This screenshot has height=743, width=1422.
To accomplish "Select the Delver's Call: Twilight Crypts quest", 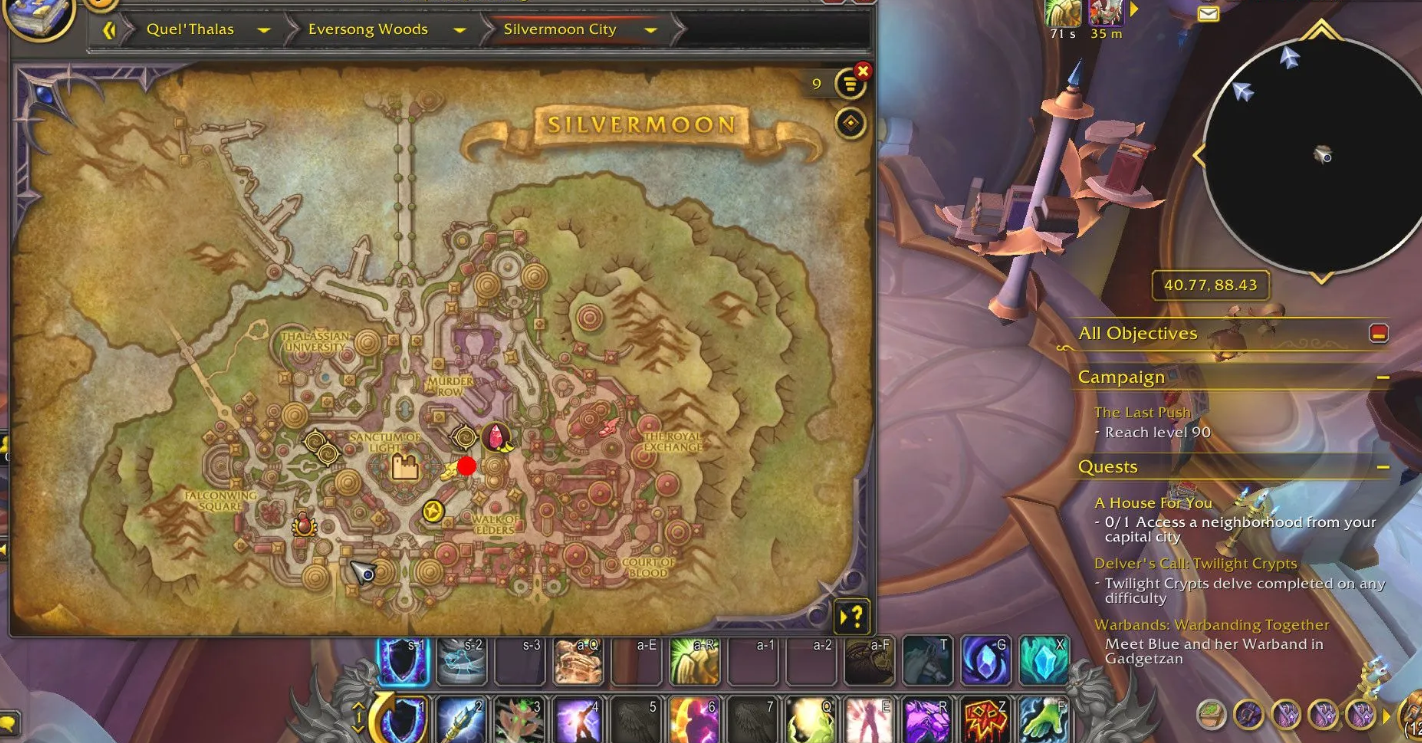I will (x=1195, y=564).
